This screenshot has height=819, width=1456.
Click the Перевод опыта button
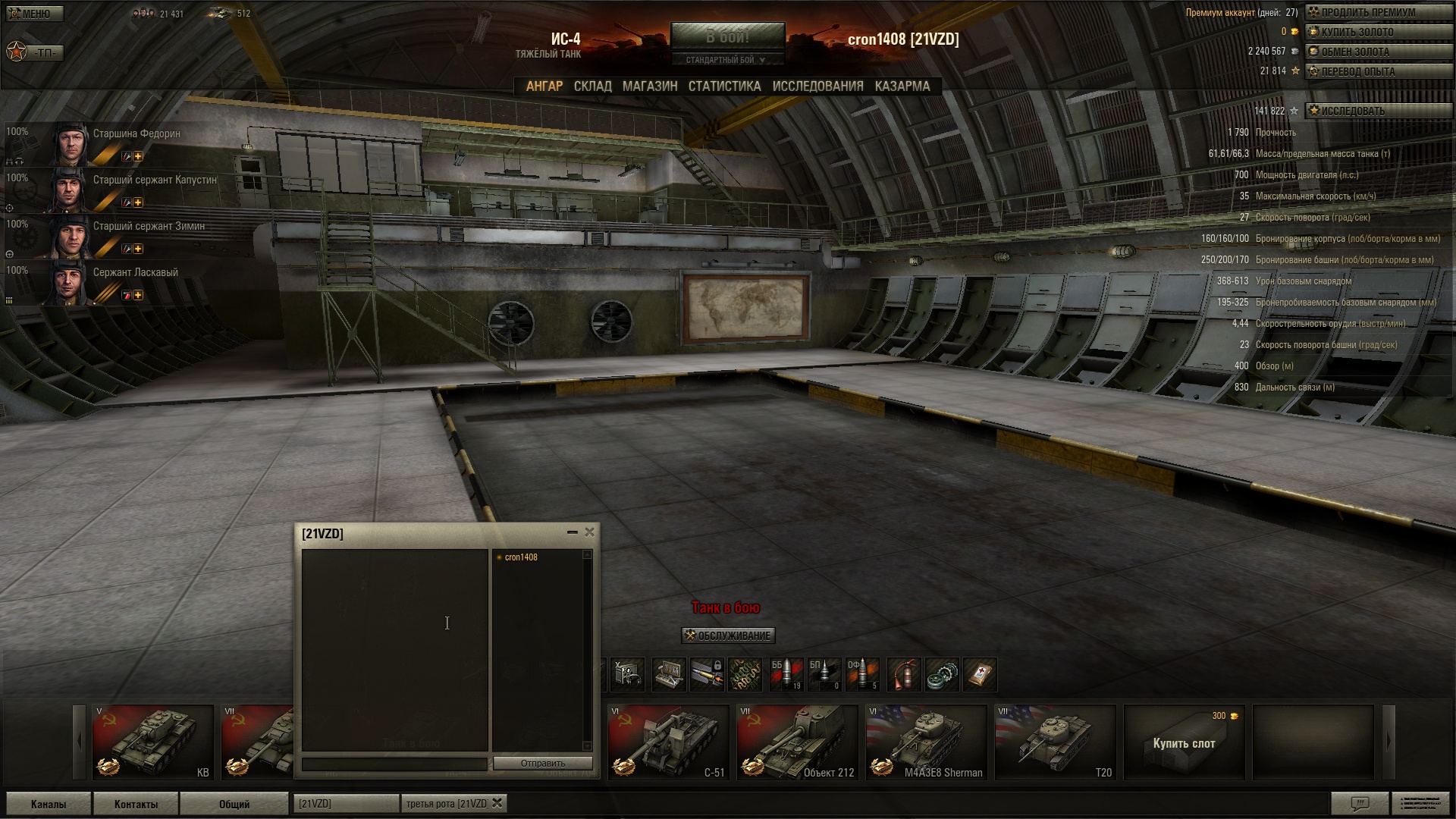tap(1377, 71)
